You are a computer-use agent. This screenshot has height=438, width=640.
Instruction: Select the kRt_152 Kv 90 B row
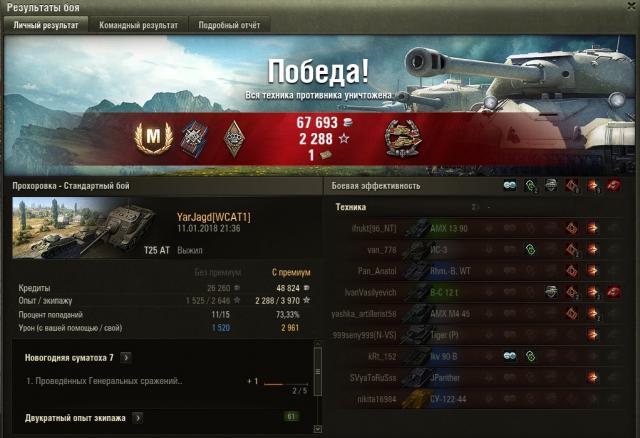point(480,356)
